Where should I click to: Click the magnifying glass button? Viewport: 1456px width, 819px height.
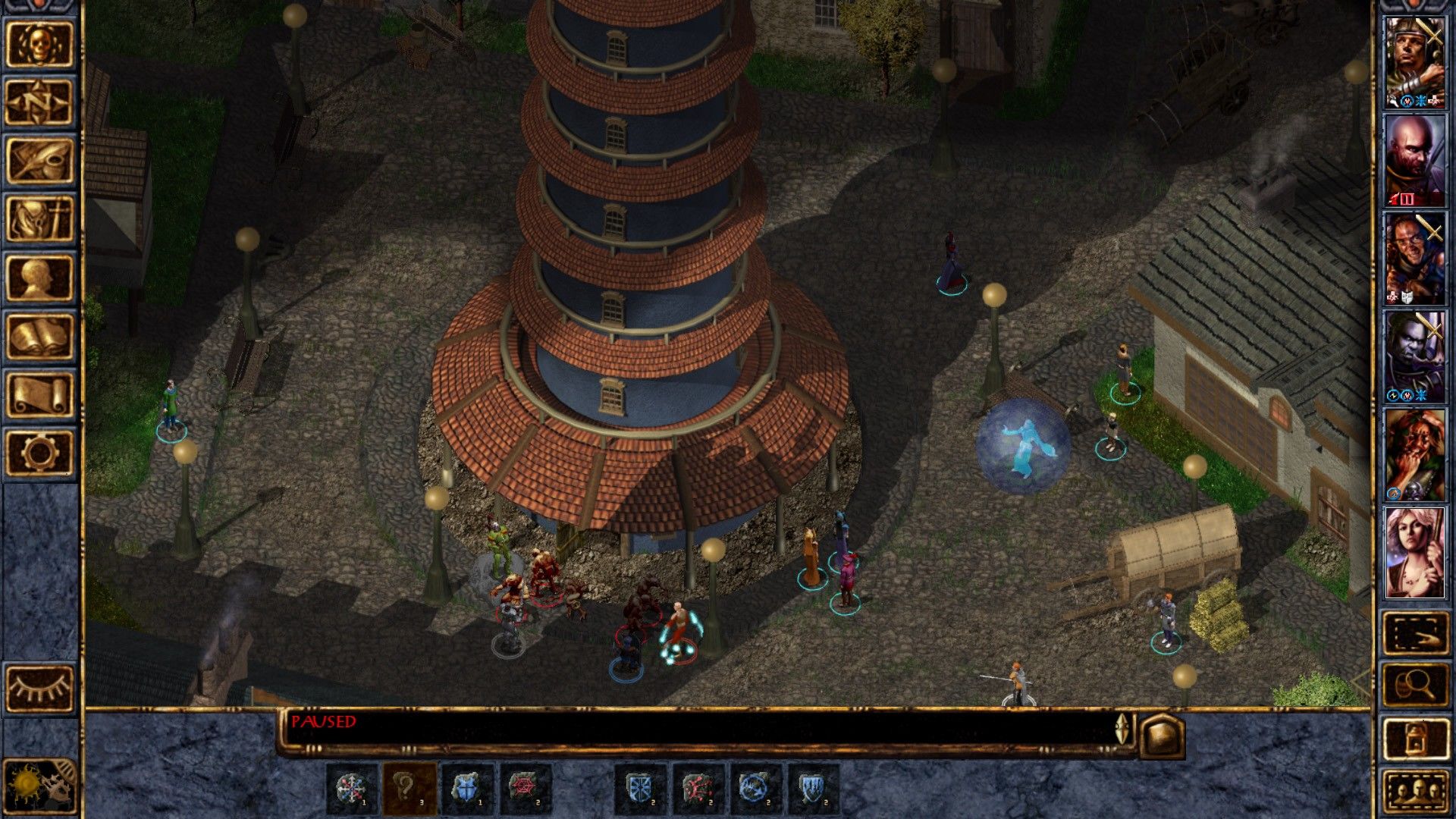pos(1415,686)
